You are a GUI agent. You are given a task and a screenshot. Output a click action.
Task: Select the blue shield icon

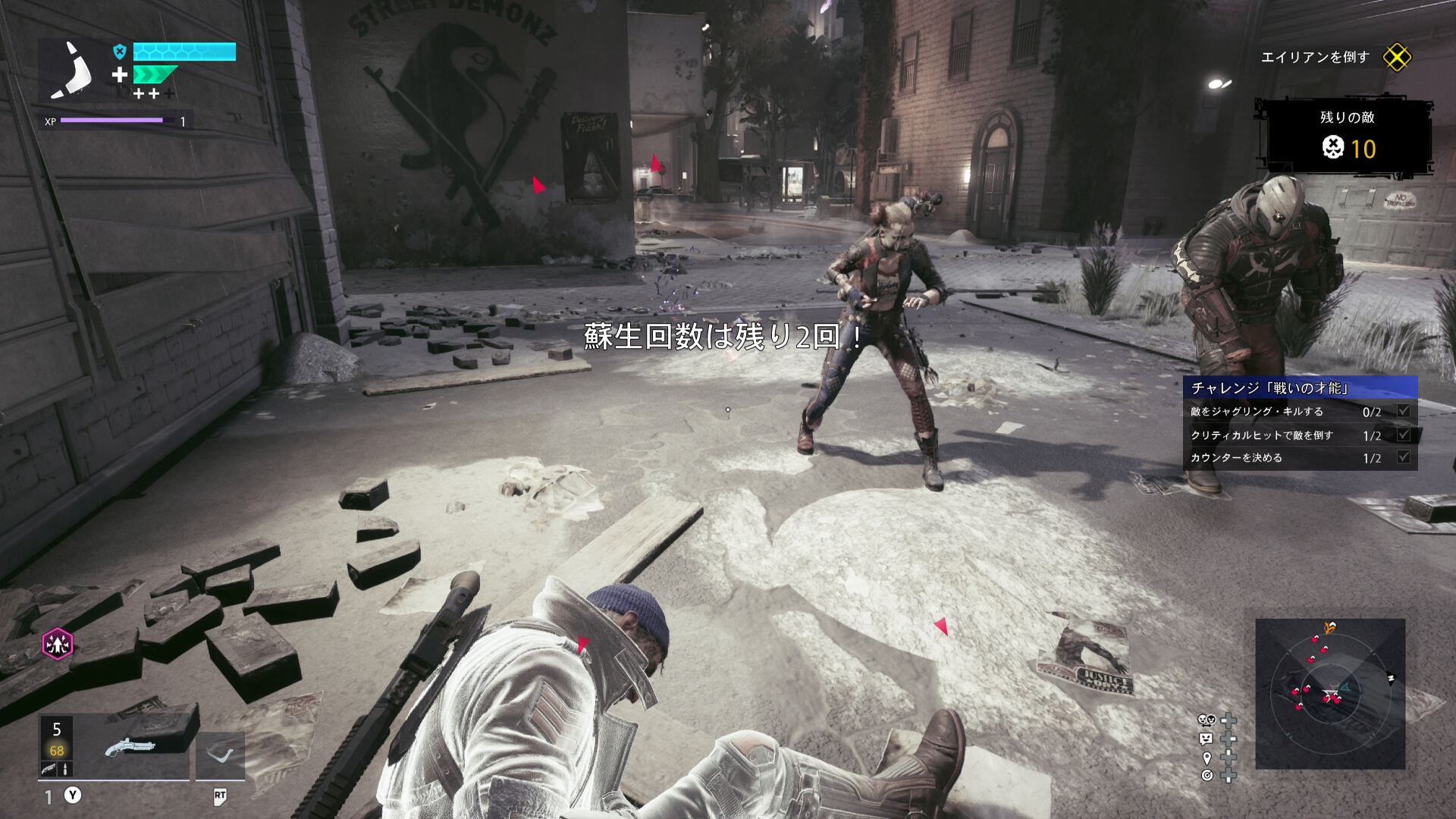(119, 52)
